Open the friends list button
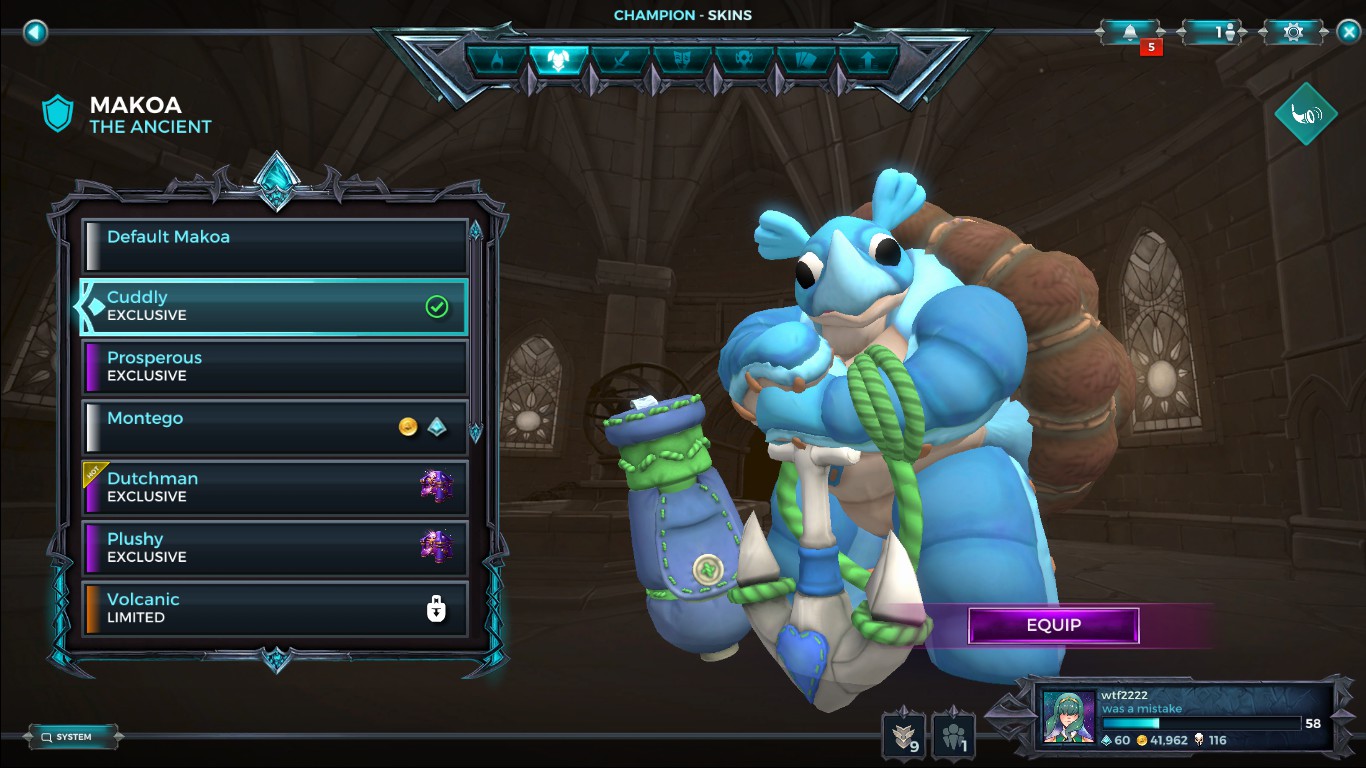The image size is (1366, 768). click(x=1224, y=32)
